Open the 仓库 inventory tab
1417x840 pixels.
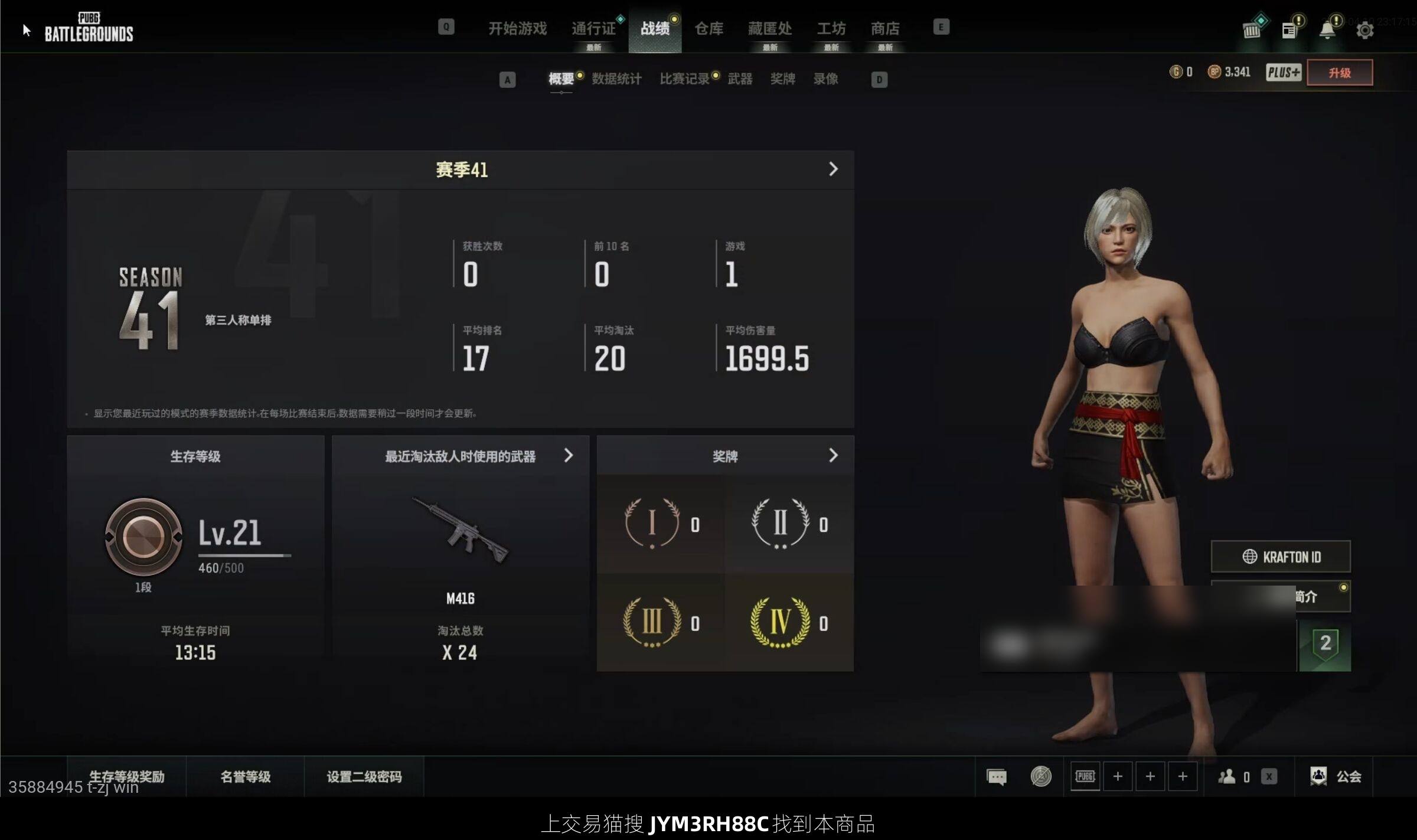[708, 28]
